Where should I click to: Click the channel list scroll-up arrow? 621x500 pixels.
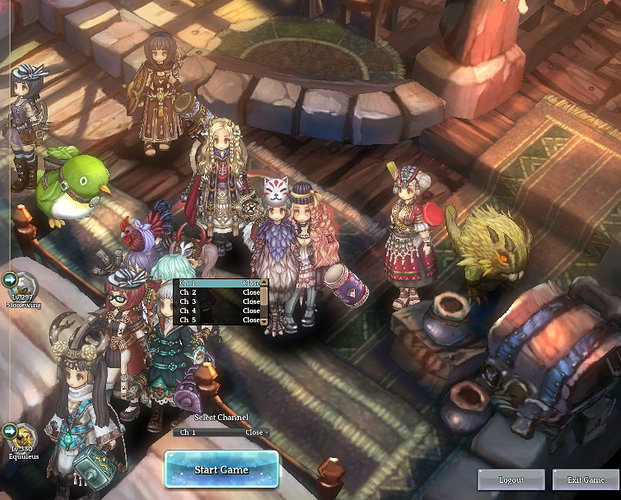coord(265,283)
